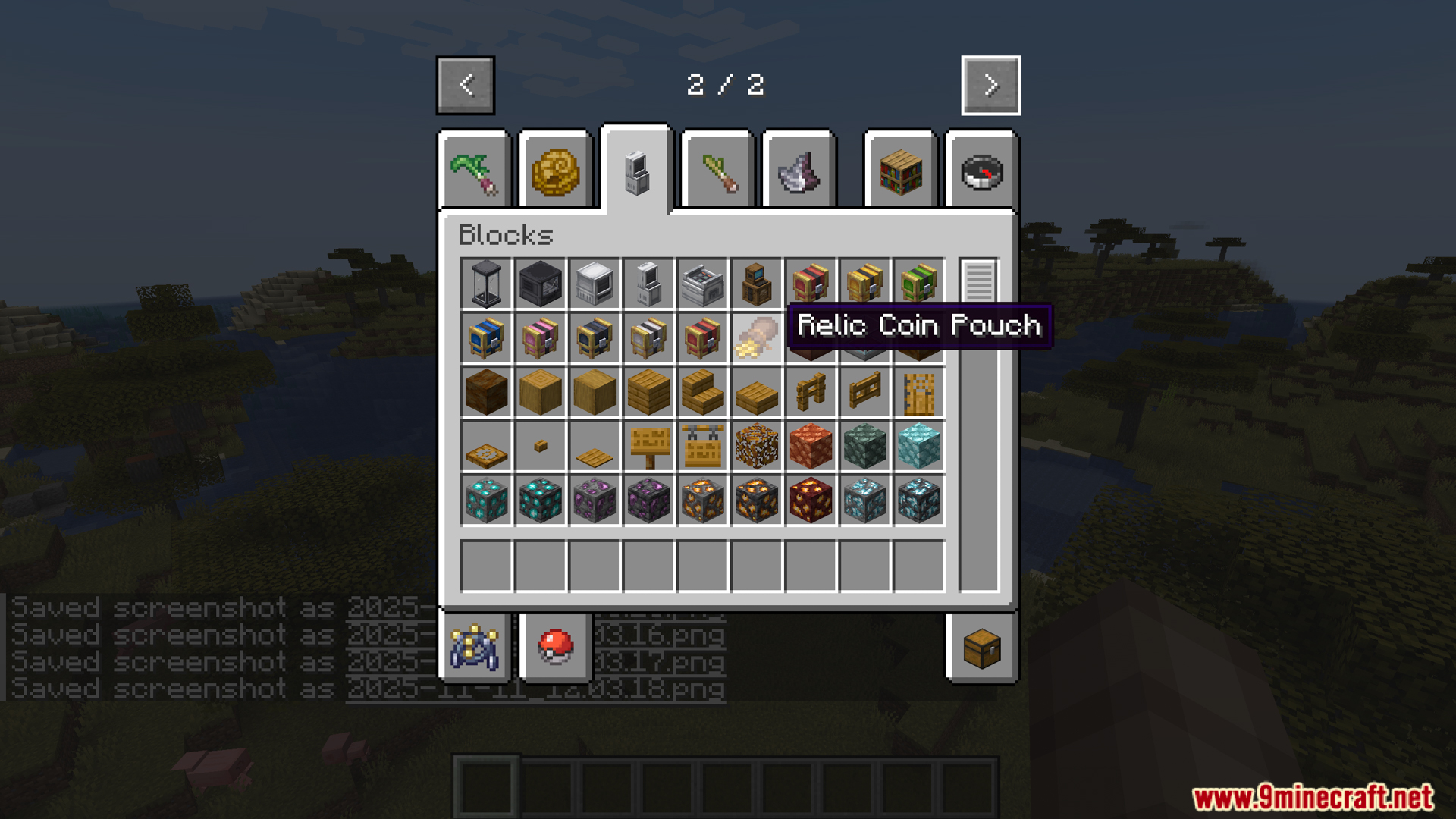This screenshot has height=819, width=1456.
Task: Pick the green gilded chest
Action: [x=919, y=284]
